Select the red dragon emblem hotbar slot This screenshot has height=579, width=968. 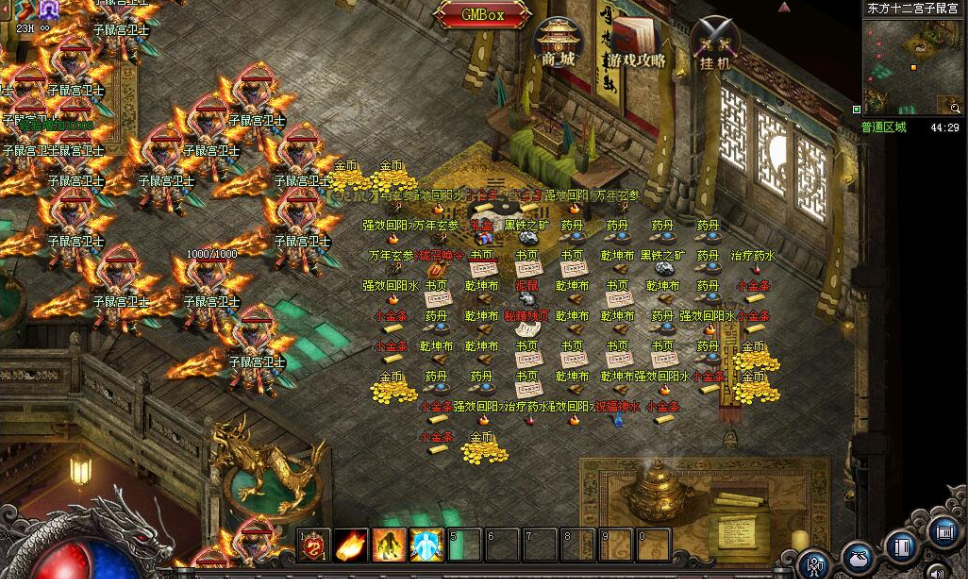click(x=313, y=545)
